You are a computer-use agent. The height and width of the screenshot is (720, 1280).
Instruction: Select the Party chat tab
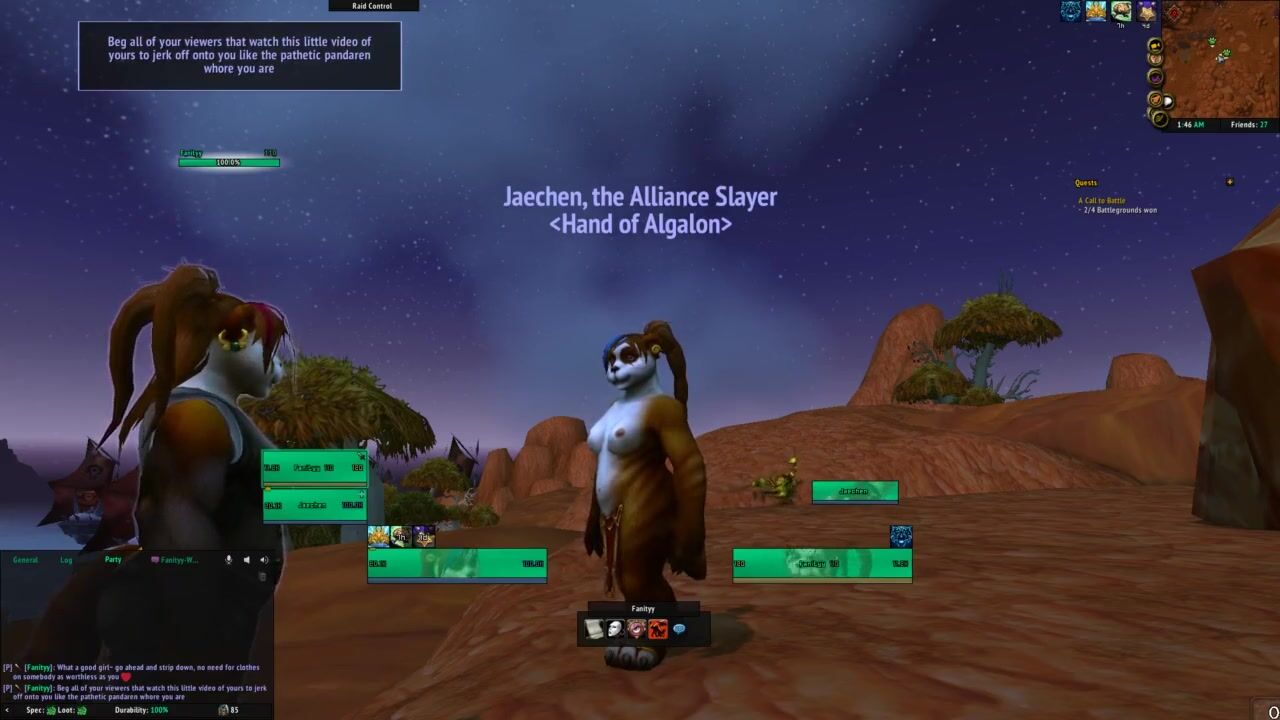pos(113,560)
